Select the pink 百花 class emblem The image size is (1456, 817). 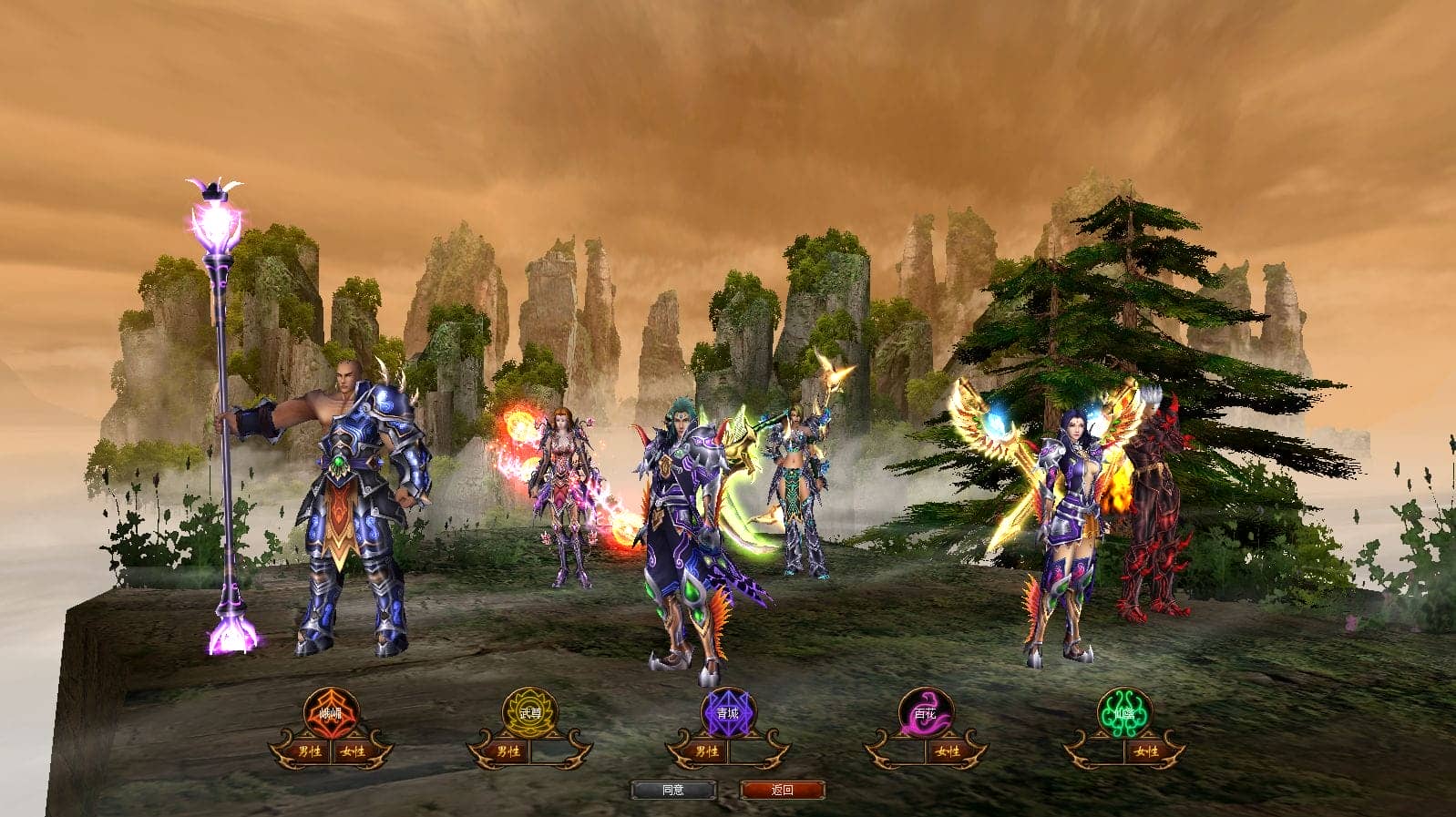tap(926, 712)
